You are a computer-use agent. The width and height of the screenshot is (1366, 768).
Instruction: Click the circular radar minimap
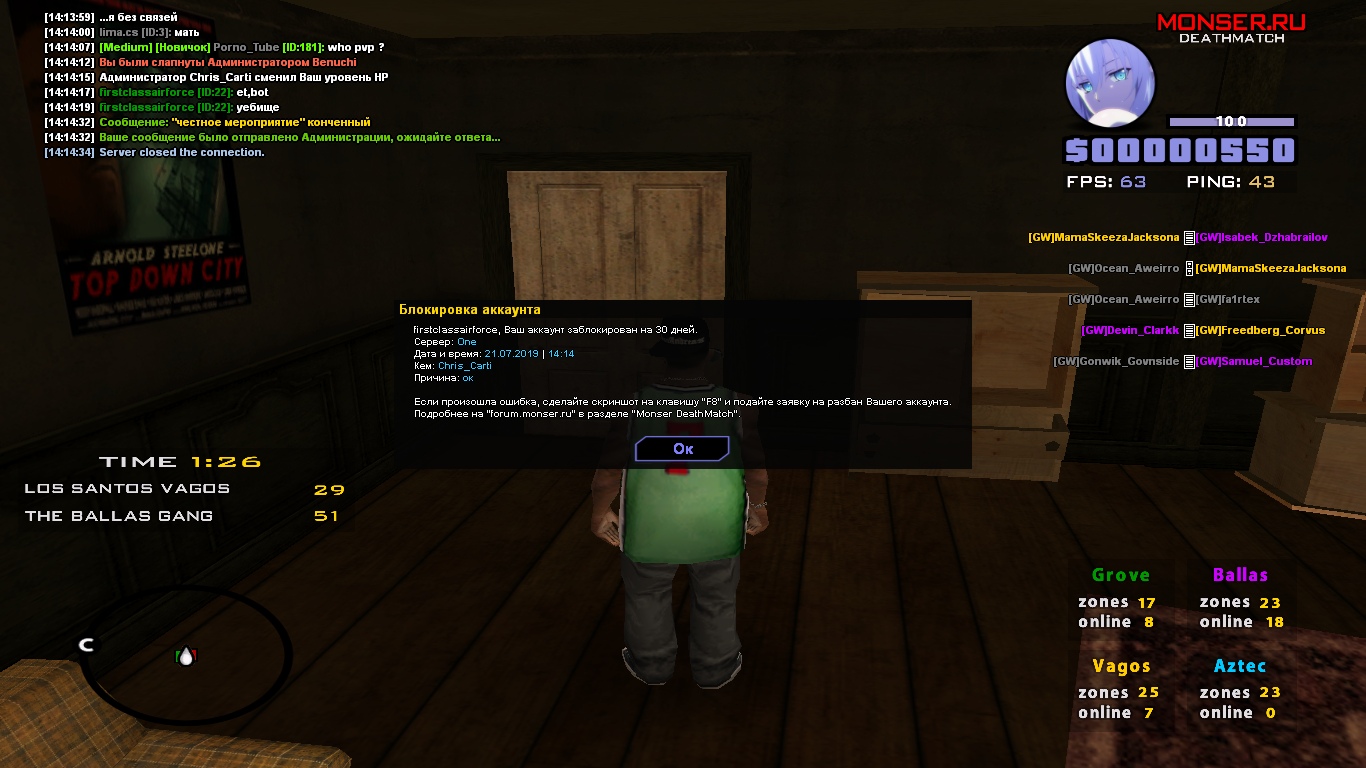point(187,655)
